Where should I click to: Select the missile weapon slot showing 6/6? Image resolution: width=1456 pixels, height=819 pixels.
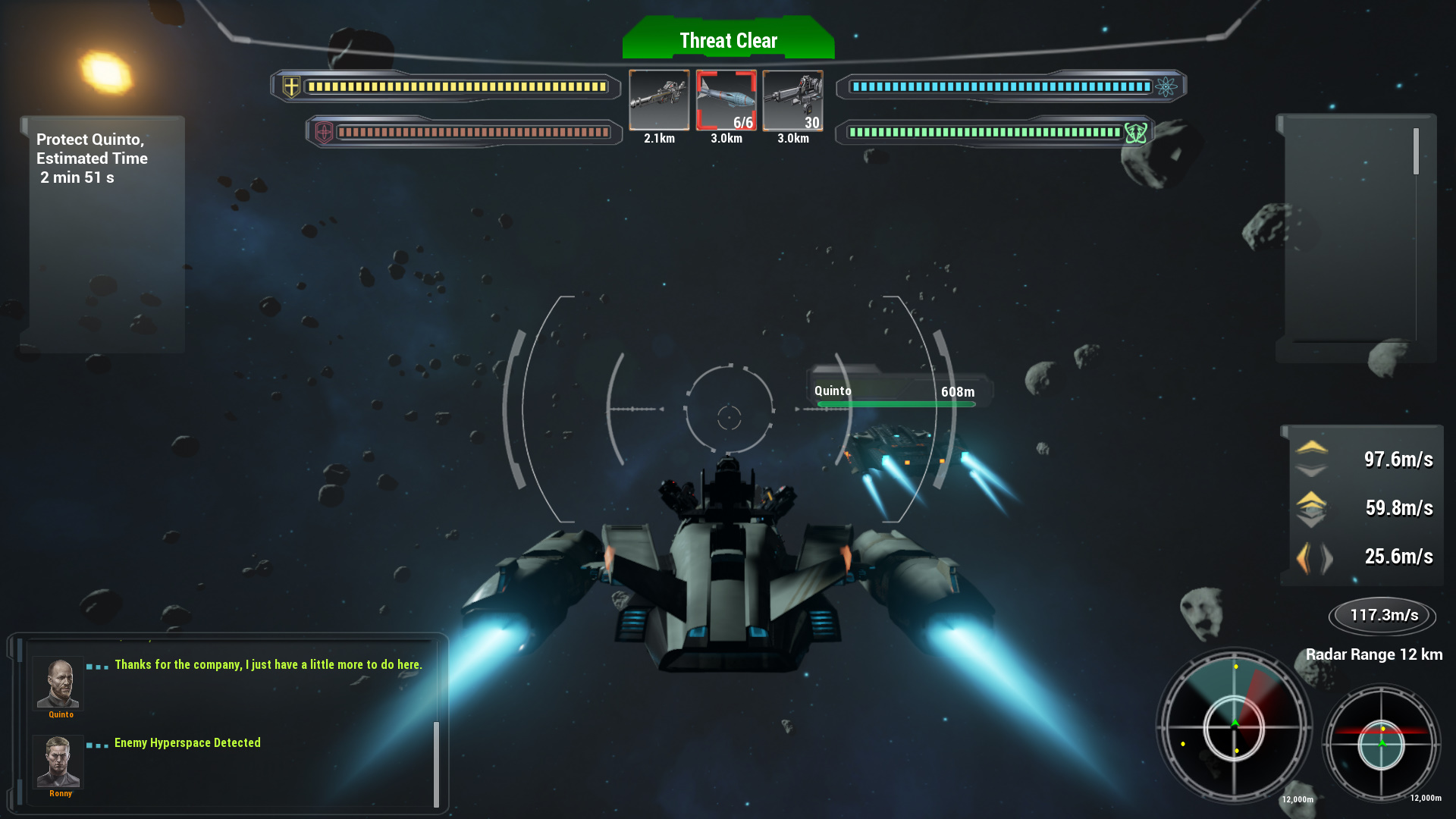point(726,101)
